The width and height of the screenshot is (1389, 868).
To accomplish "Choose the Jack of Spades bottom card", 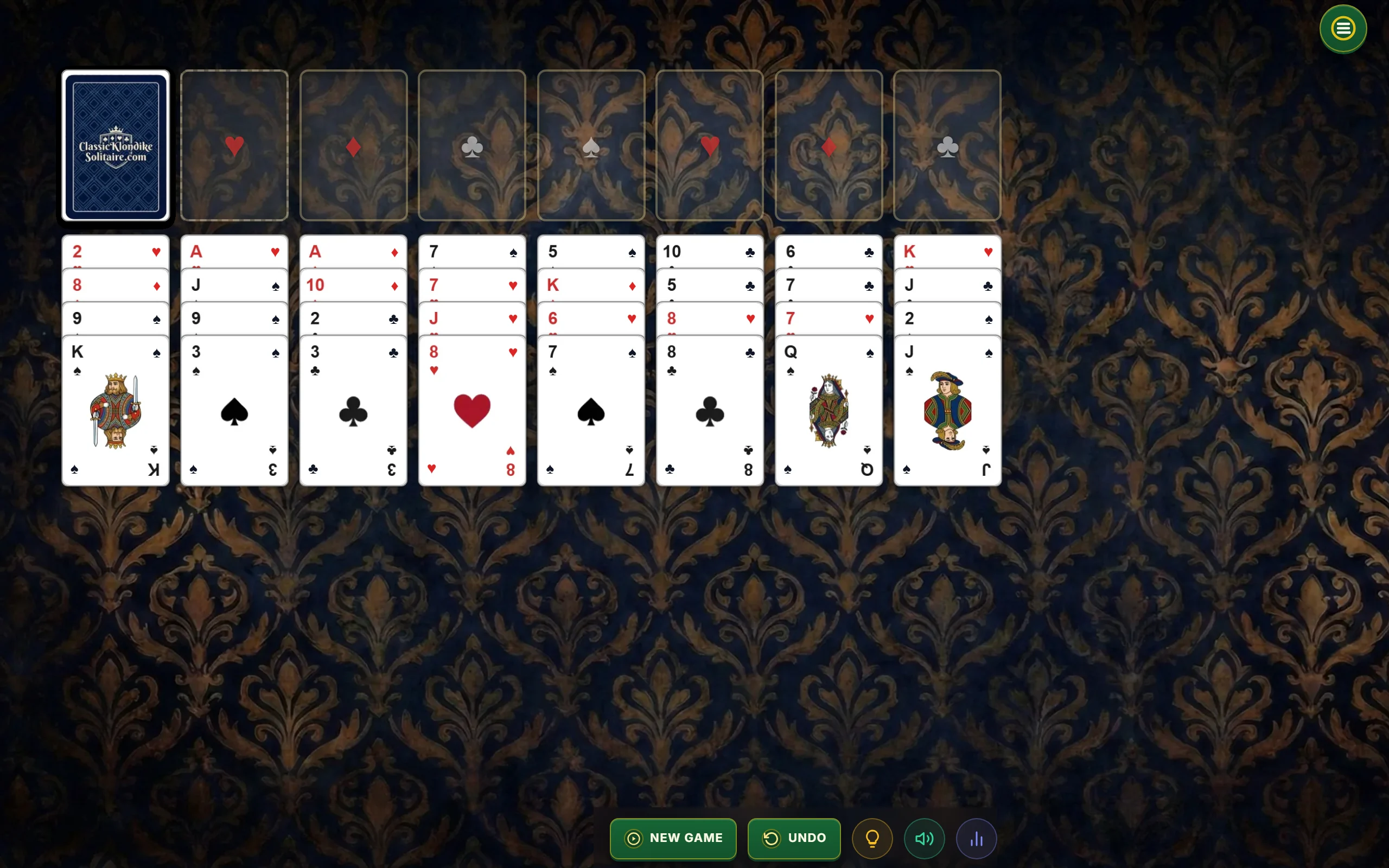I will (x=947, y=411).
